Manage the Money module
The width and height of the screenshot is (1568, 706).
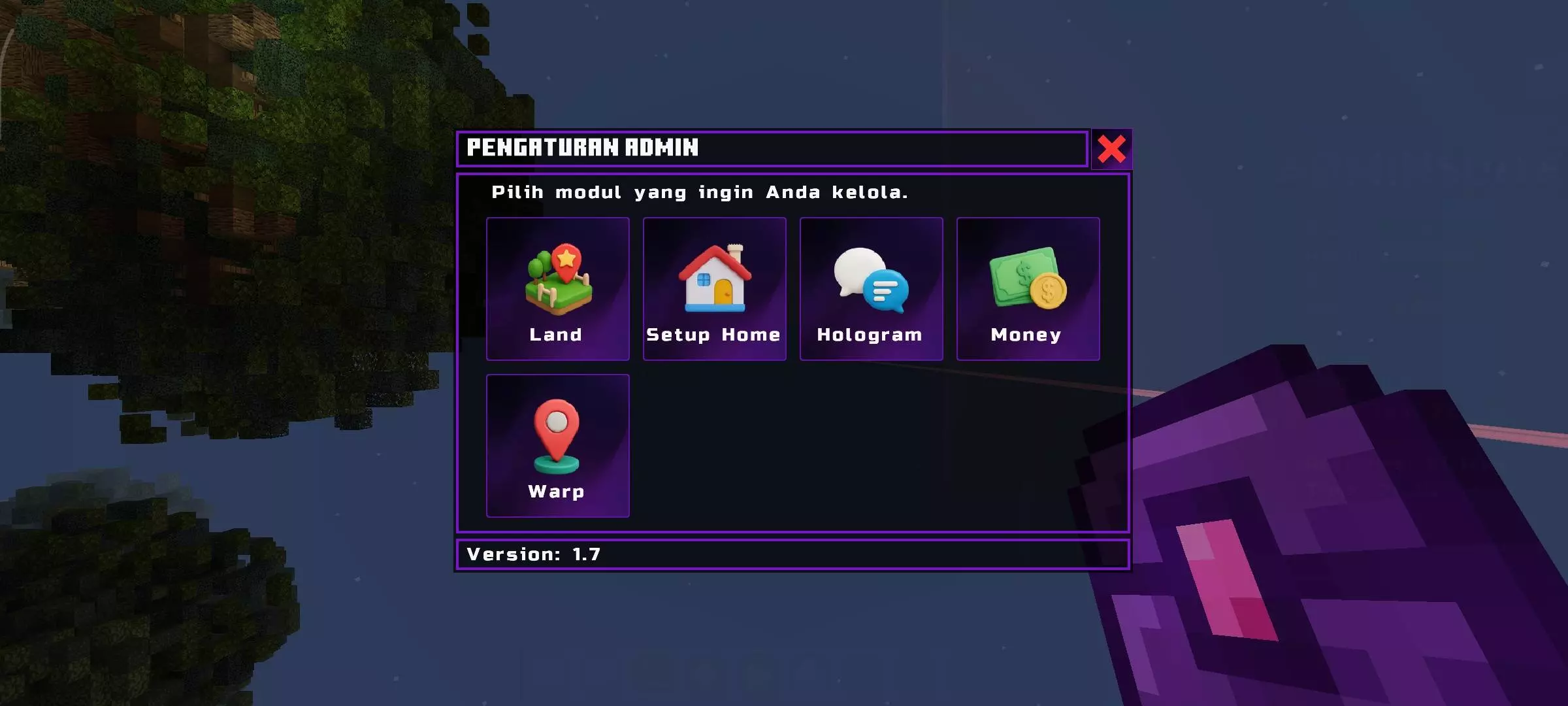pos(1028,289)
